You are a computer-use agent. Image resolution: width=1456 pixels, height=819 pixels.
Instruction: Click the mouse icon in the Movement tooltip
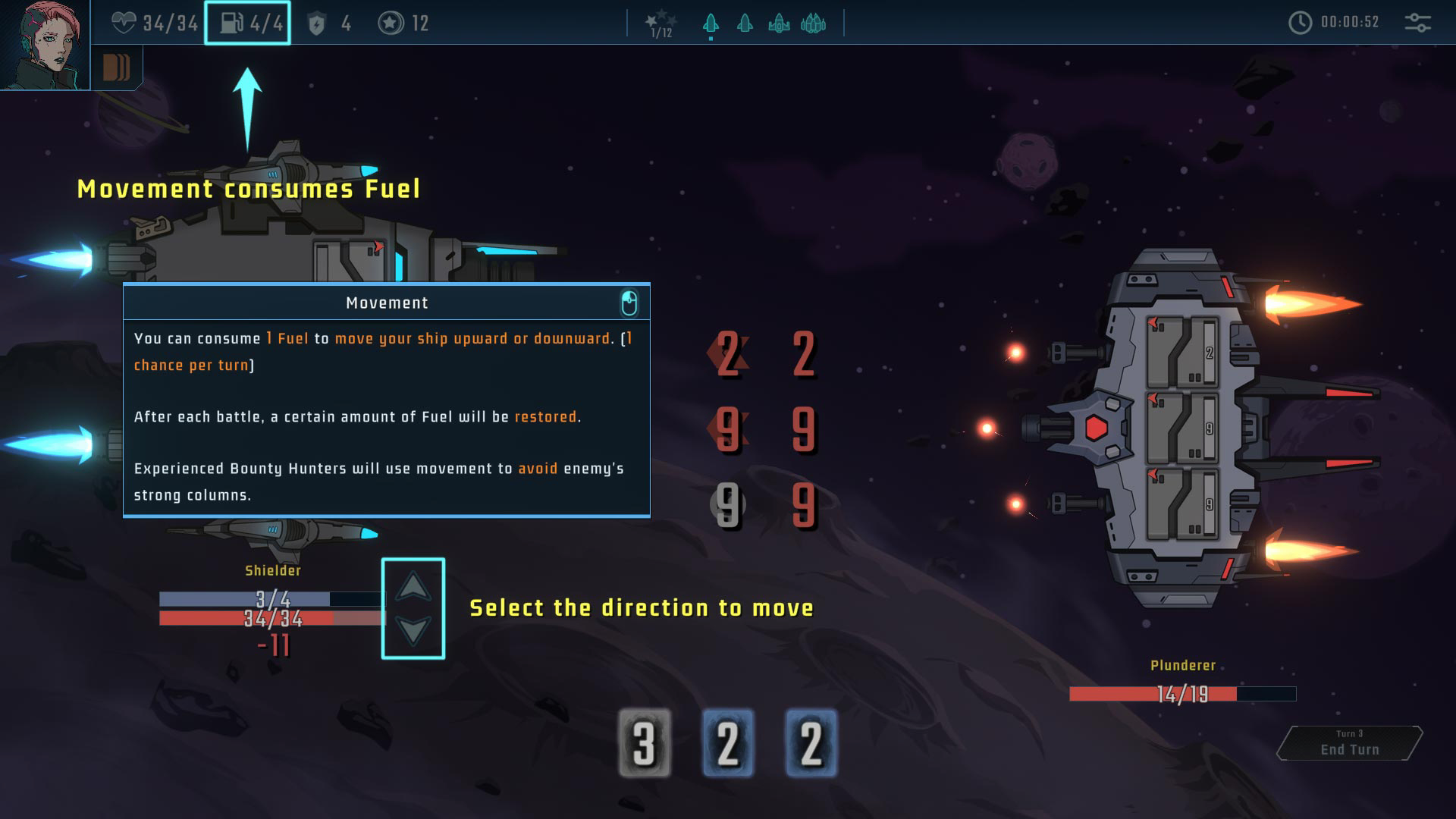pos(629,303)
